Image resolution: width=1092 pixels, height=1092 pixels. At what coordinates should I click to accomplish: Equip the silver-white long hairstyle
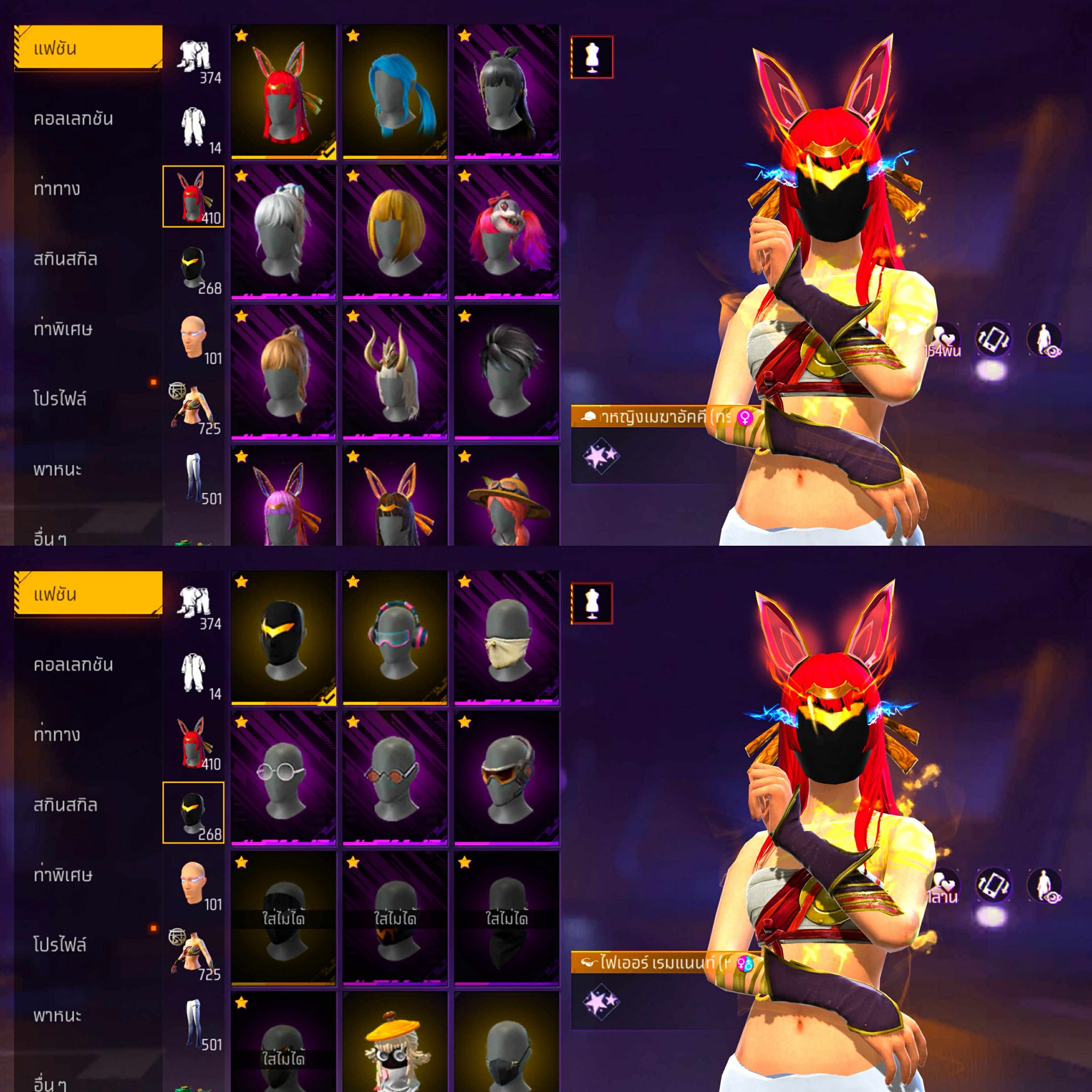[283, 233]
